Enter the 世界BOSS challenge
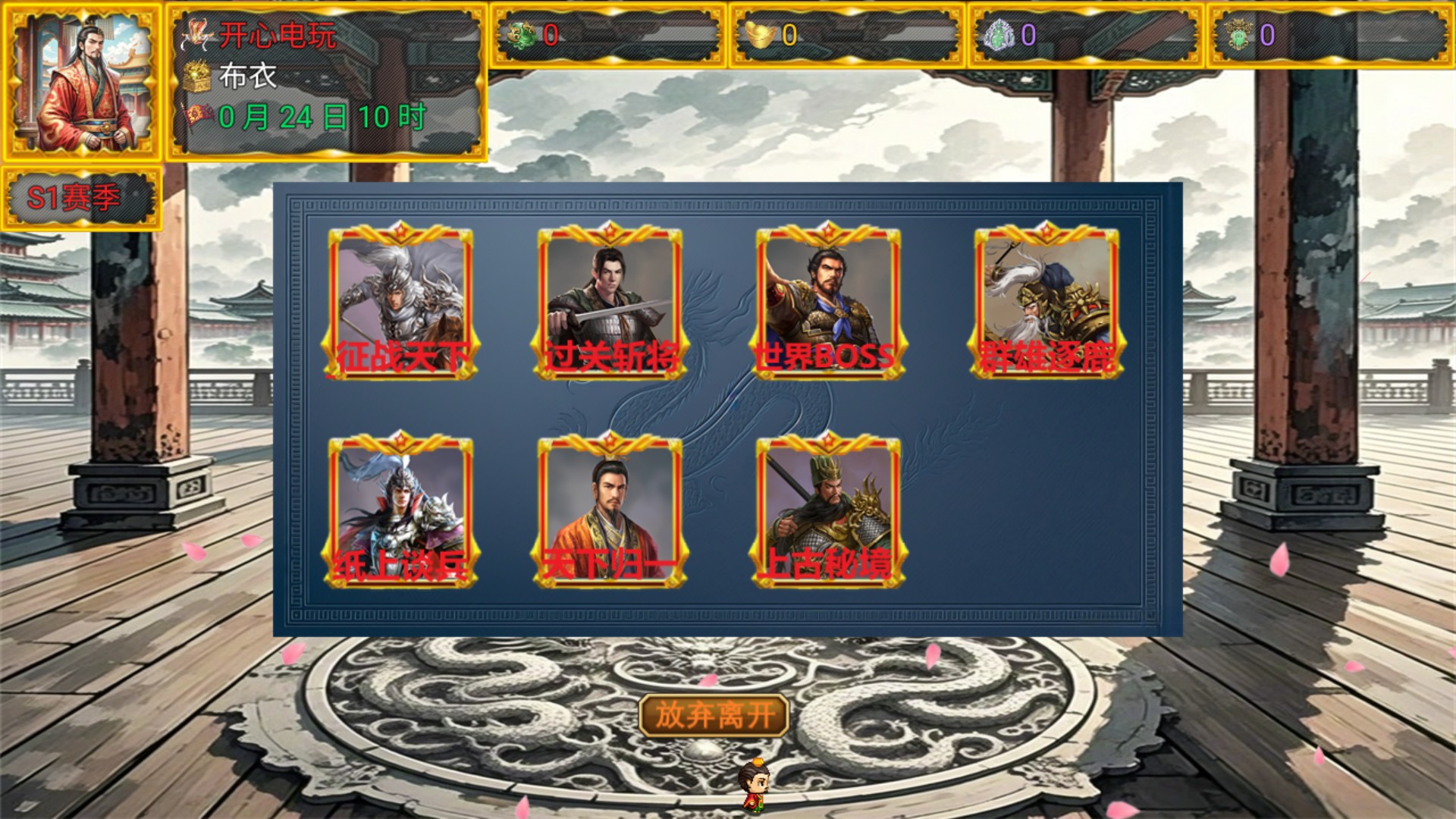The image size is (1456, 819). 828,302
